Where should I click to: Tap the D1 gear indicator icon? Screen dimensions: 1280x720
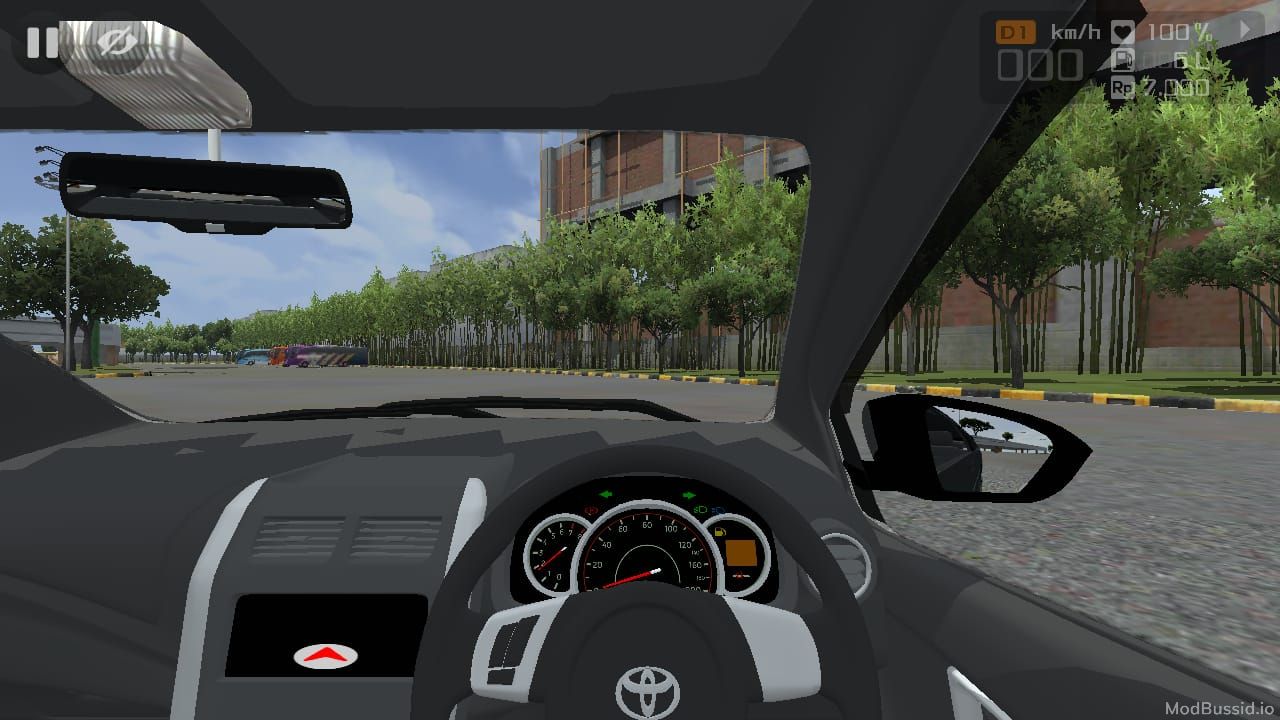pyautogui.click(x=1015, y=30)
